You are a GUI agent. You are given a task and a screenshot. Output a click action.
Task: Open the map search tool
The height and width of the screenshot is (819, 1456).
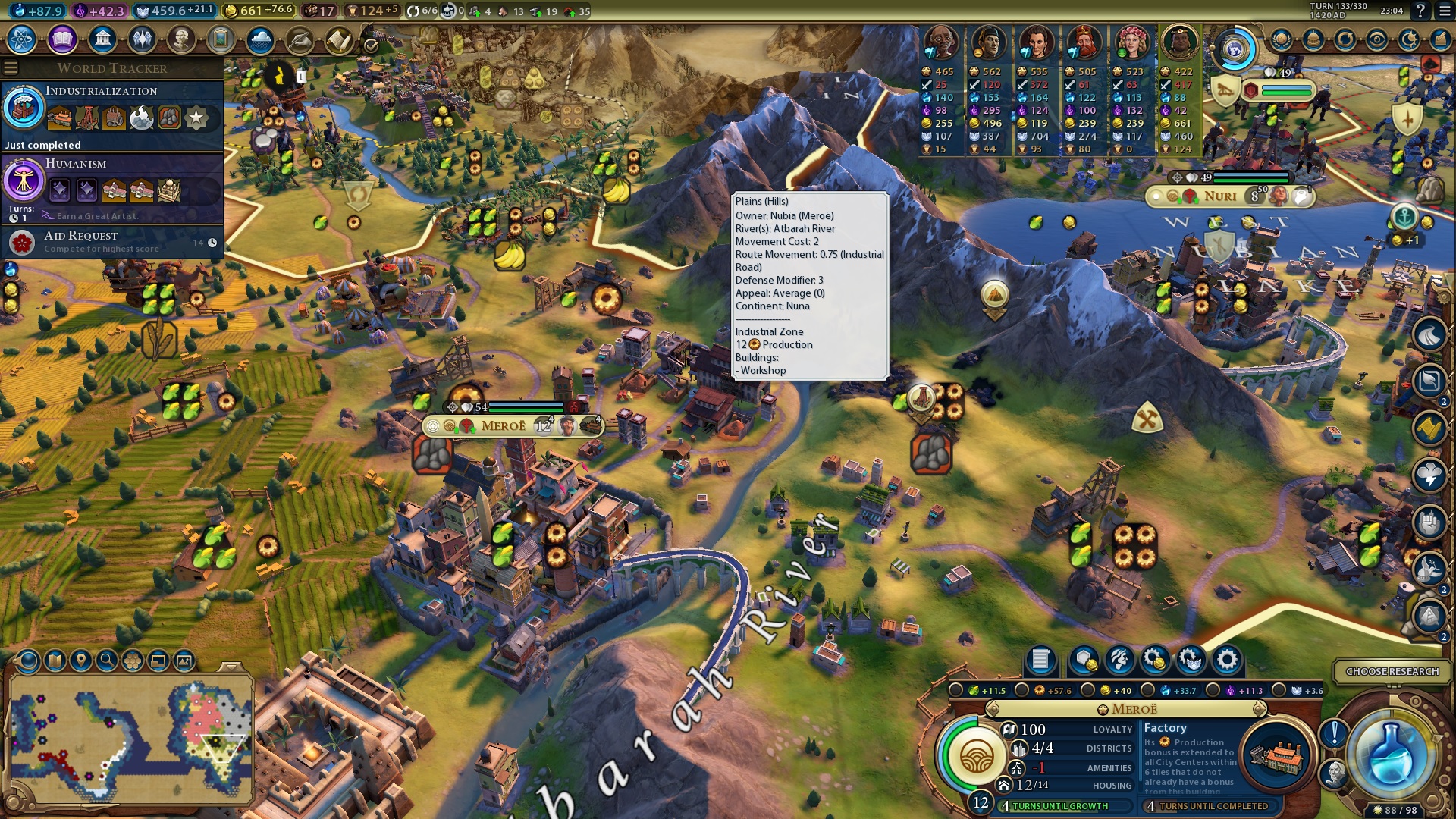pos(108,662)
